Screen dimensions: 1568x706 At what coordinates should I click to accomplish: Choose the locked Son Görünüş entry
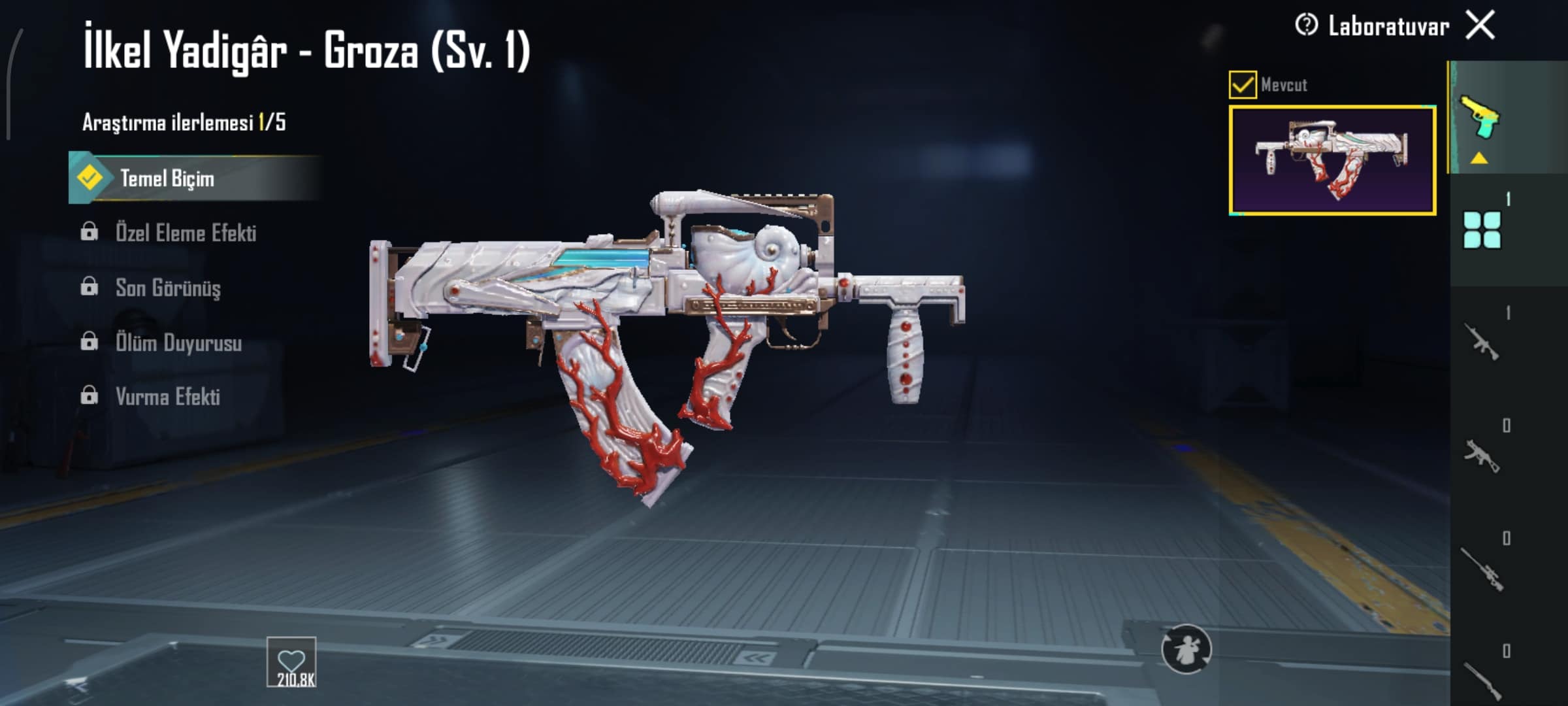(x=167, y=288)
